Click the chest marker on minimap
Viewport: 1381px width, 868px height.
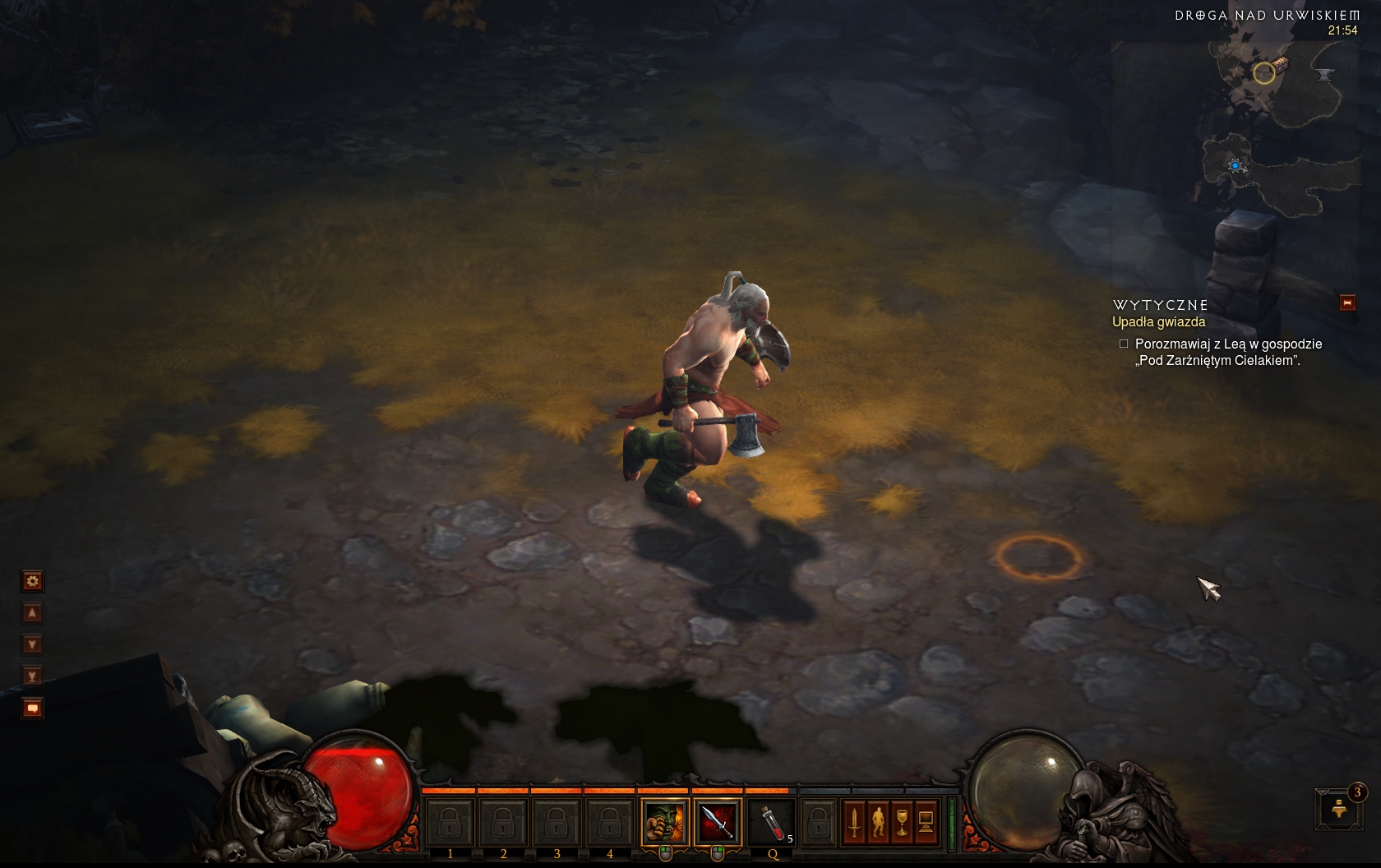[x=1279, y=63]
